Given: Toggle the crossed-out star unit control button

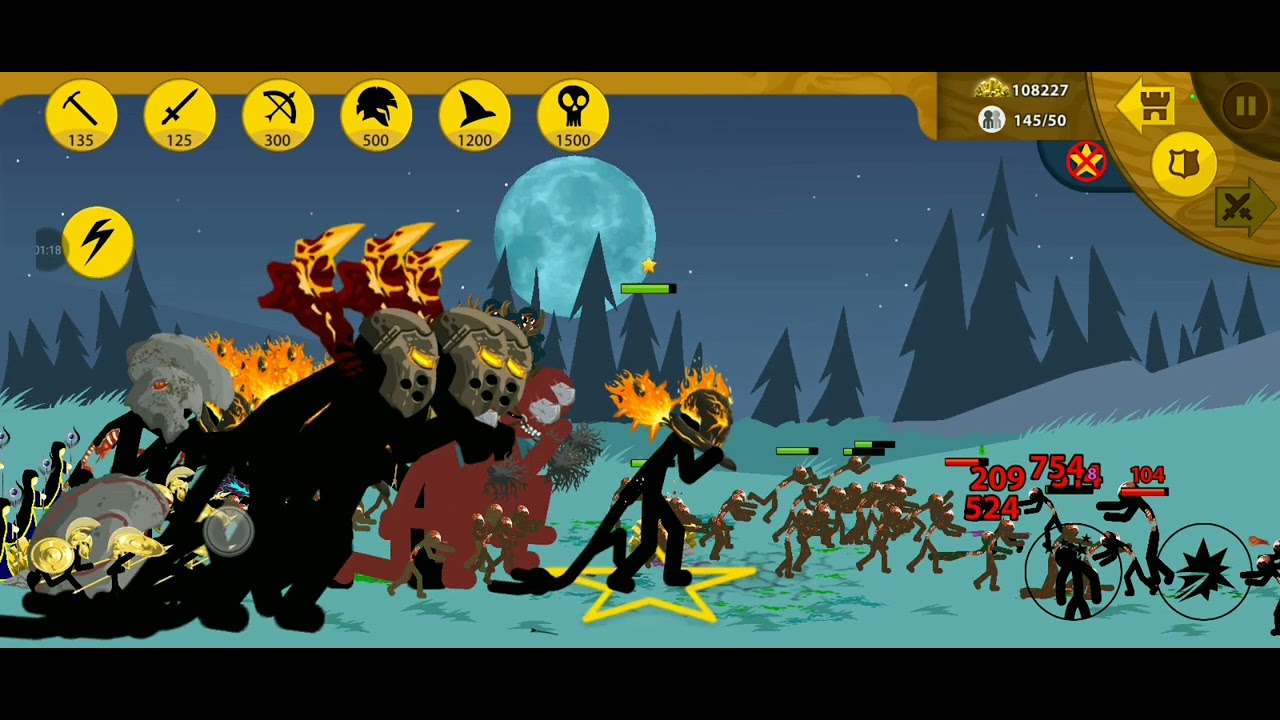Looking at the screenshot, I should click(1087, 162).
